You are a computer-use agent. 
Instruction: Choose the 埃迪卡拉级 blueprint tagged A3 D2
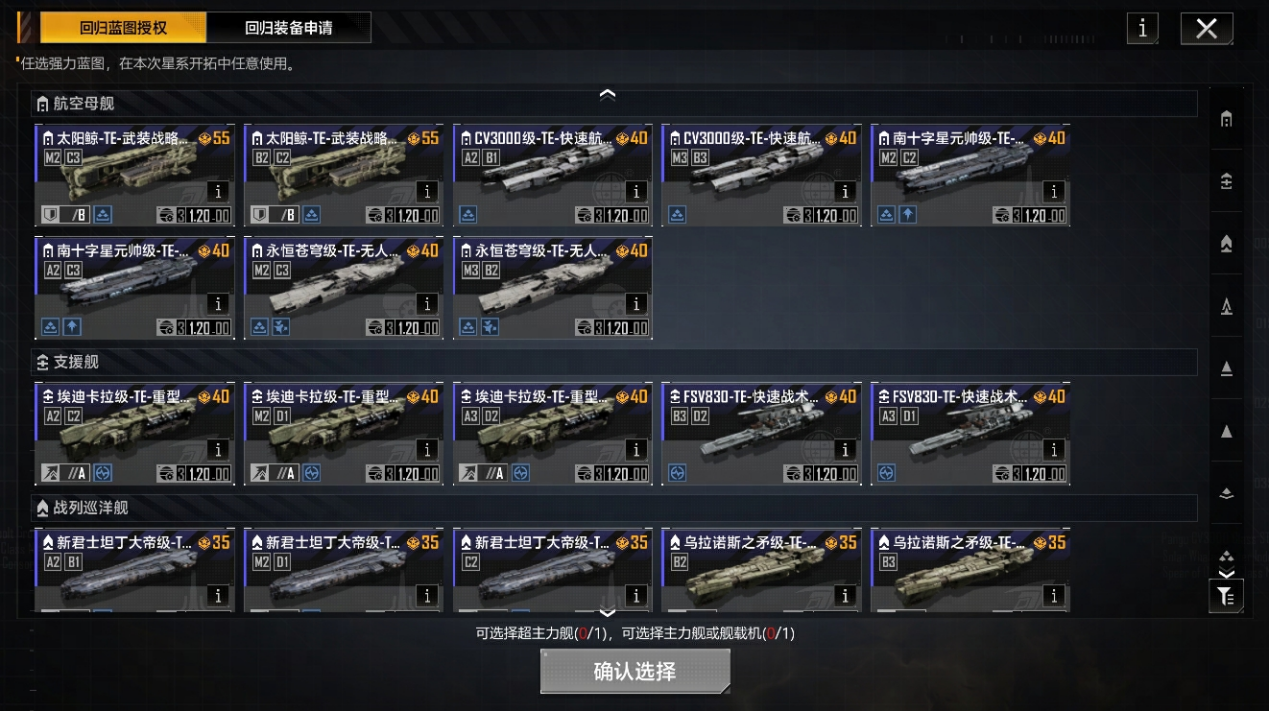tap(552, 434)
